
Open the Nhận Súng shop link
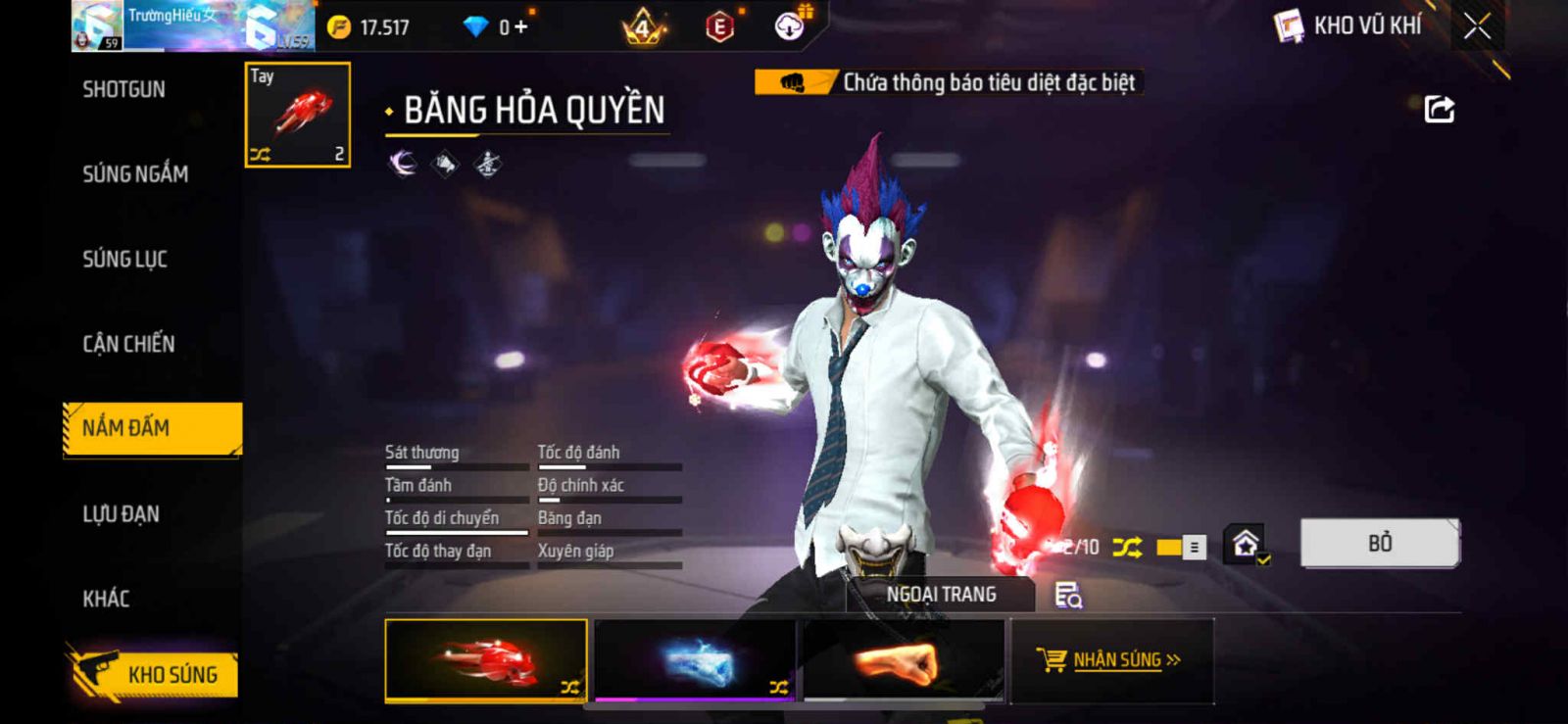[x=1111, y=660]
